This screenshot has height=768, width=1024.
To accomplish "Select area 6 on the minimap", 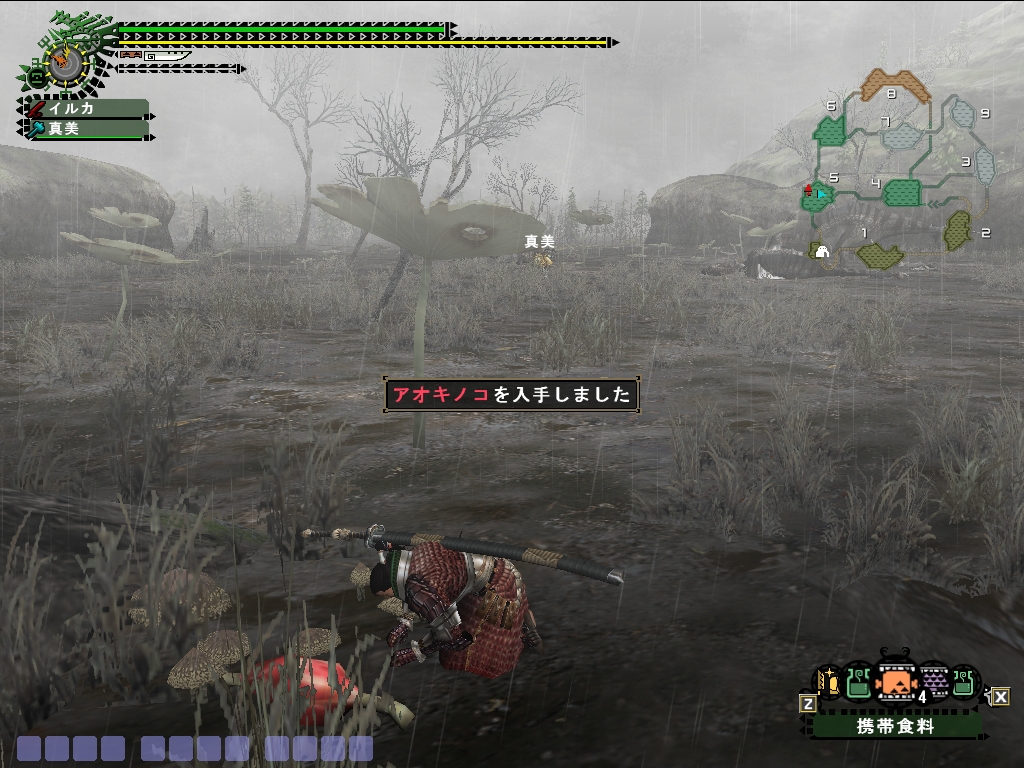I will (830, 128).
